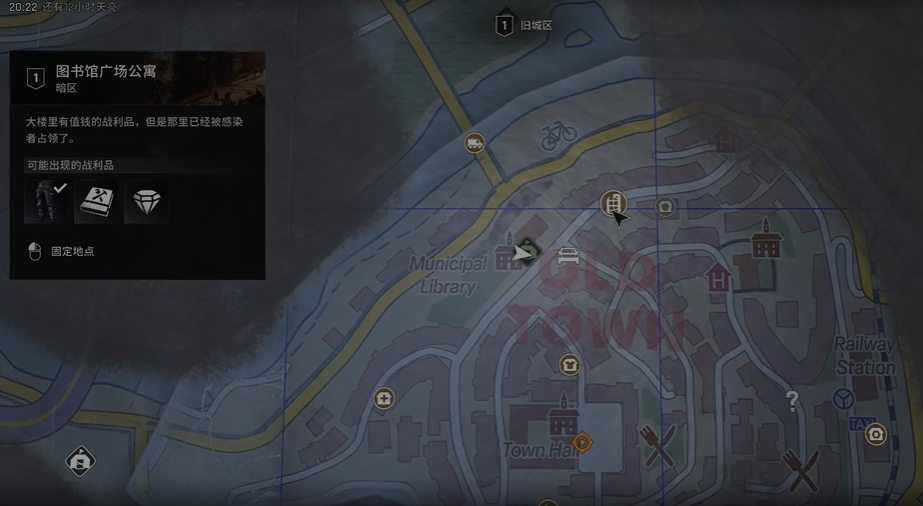Select the orange quest marker by Town Hall

coord(581,441)
